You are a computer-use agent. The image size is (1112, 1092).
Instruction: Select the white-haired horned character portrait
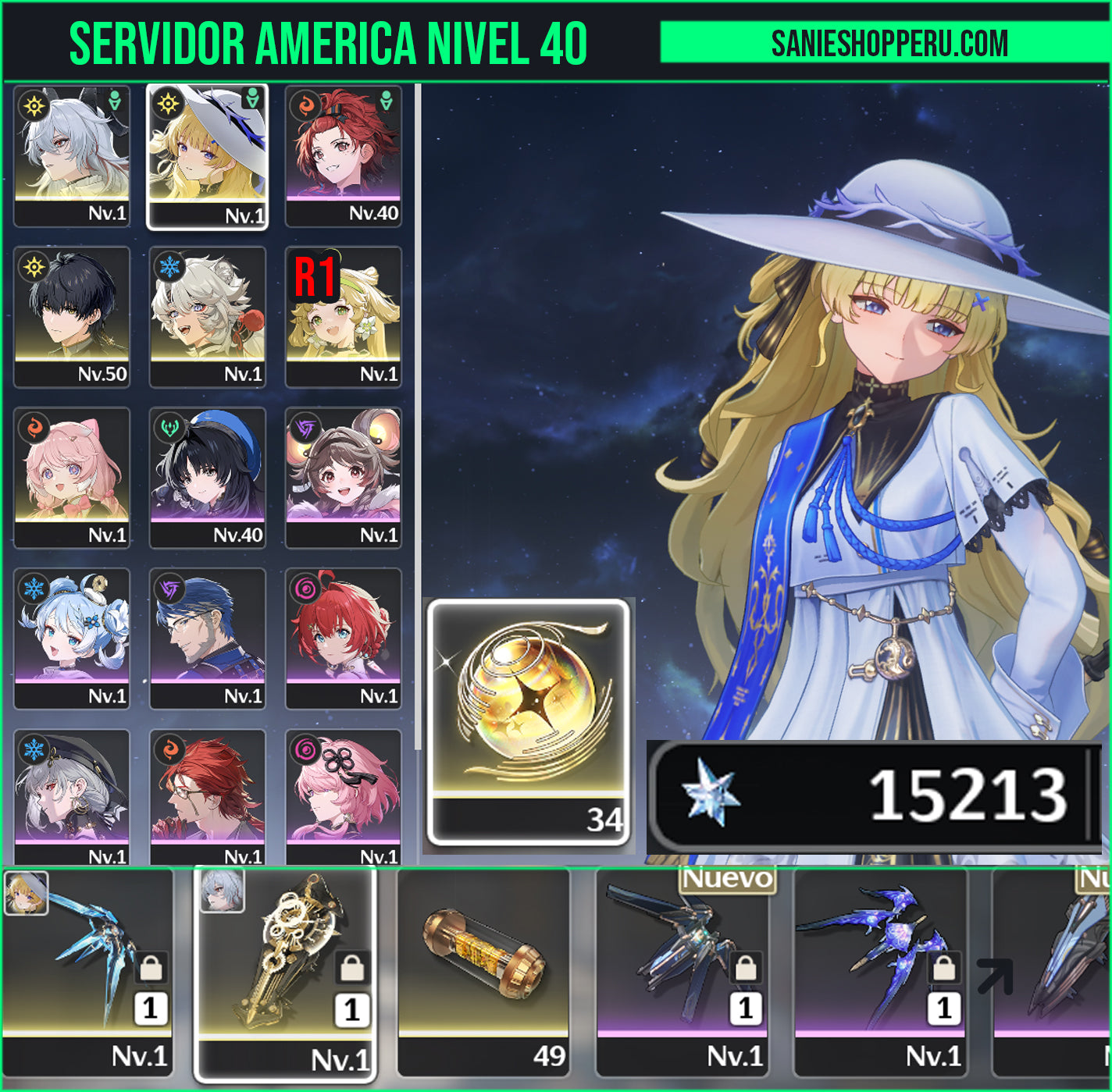point(71,156)
